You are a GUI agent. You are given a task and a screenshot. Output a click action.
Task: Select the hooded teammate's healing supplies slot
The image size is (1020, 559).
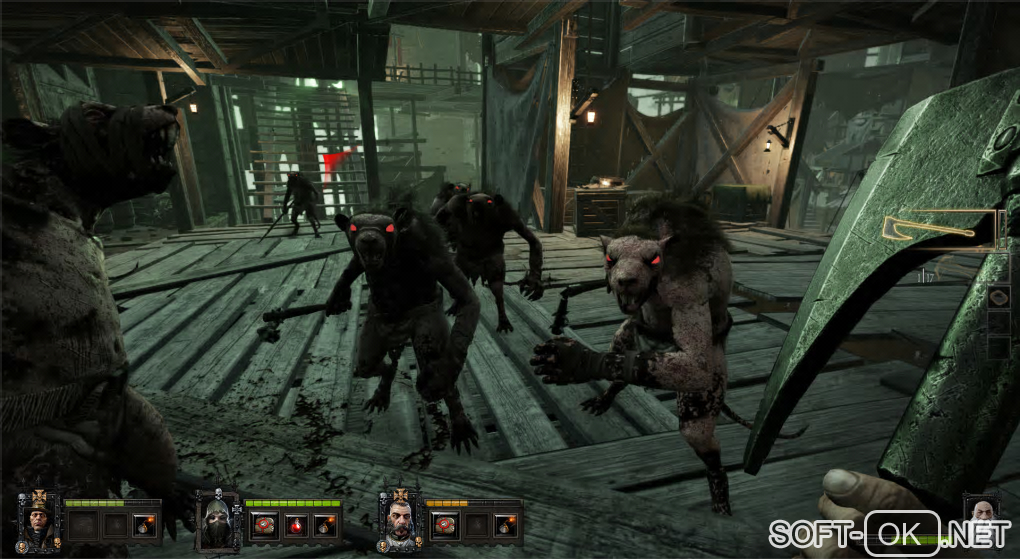[x=265, y=525]
